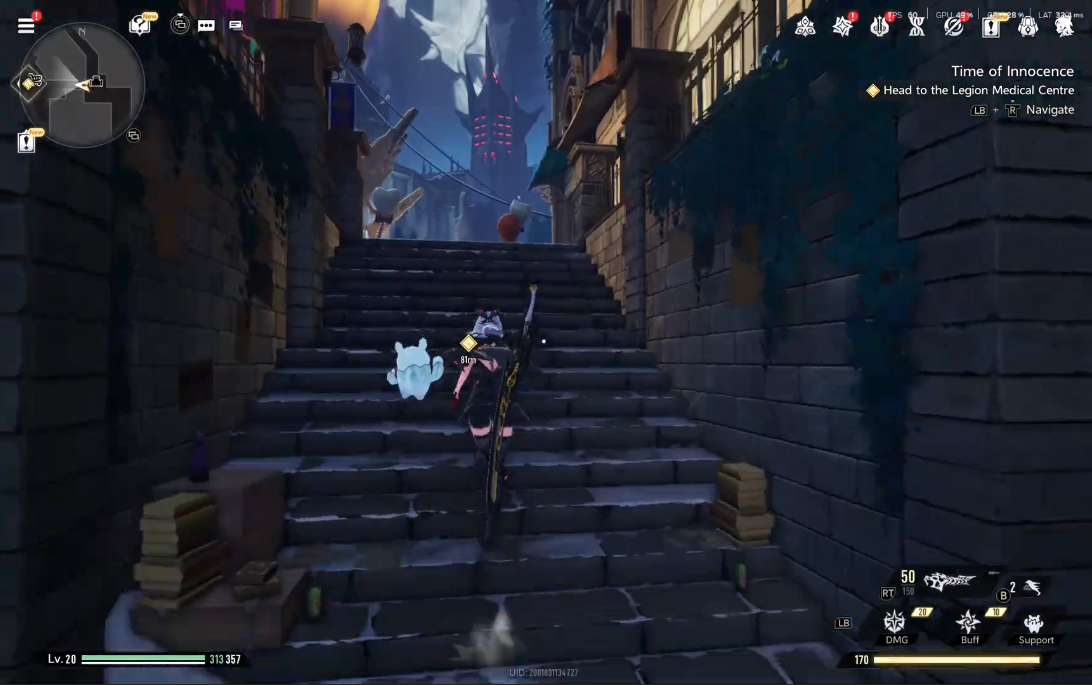Open the four-point star menu icon
The height and width of the screenshot is (685, 1092).
point(843,27)
